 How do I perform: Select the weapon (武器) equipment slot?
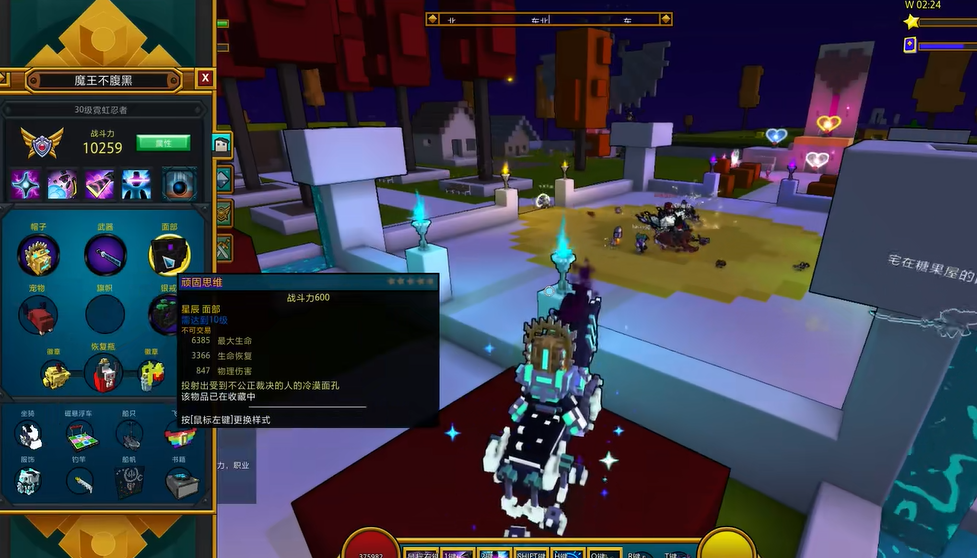[x=105, y=255]
